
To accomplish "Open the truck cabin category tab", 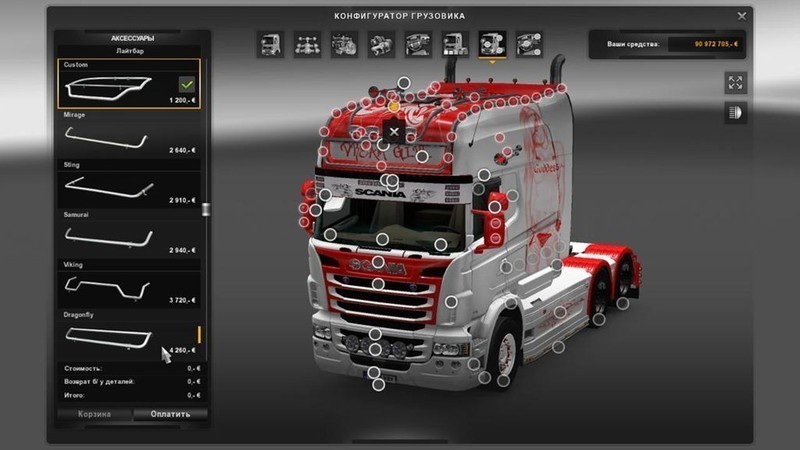I will (270, 44).
